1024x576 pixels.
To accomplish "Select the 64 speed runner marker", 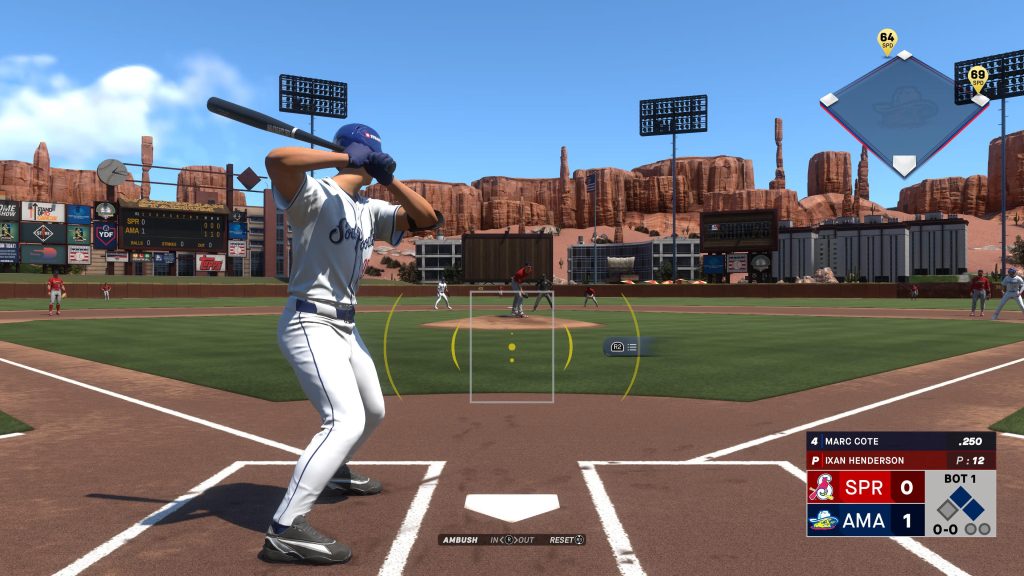I will 887,40.
